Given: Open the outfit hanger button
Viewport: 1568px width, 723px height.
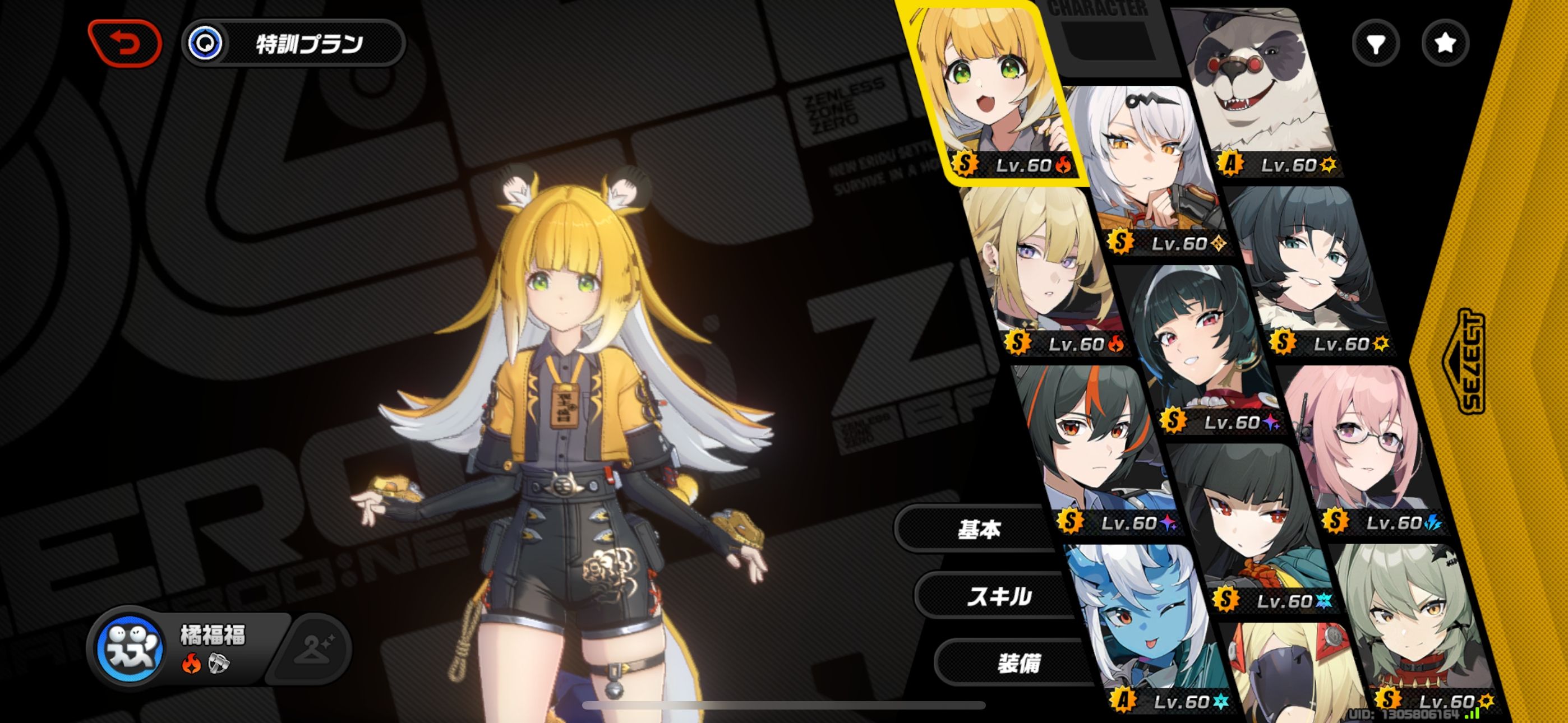Looking at the screenshot, I should point(313,650).
